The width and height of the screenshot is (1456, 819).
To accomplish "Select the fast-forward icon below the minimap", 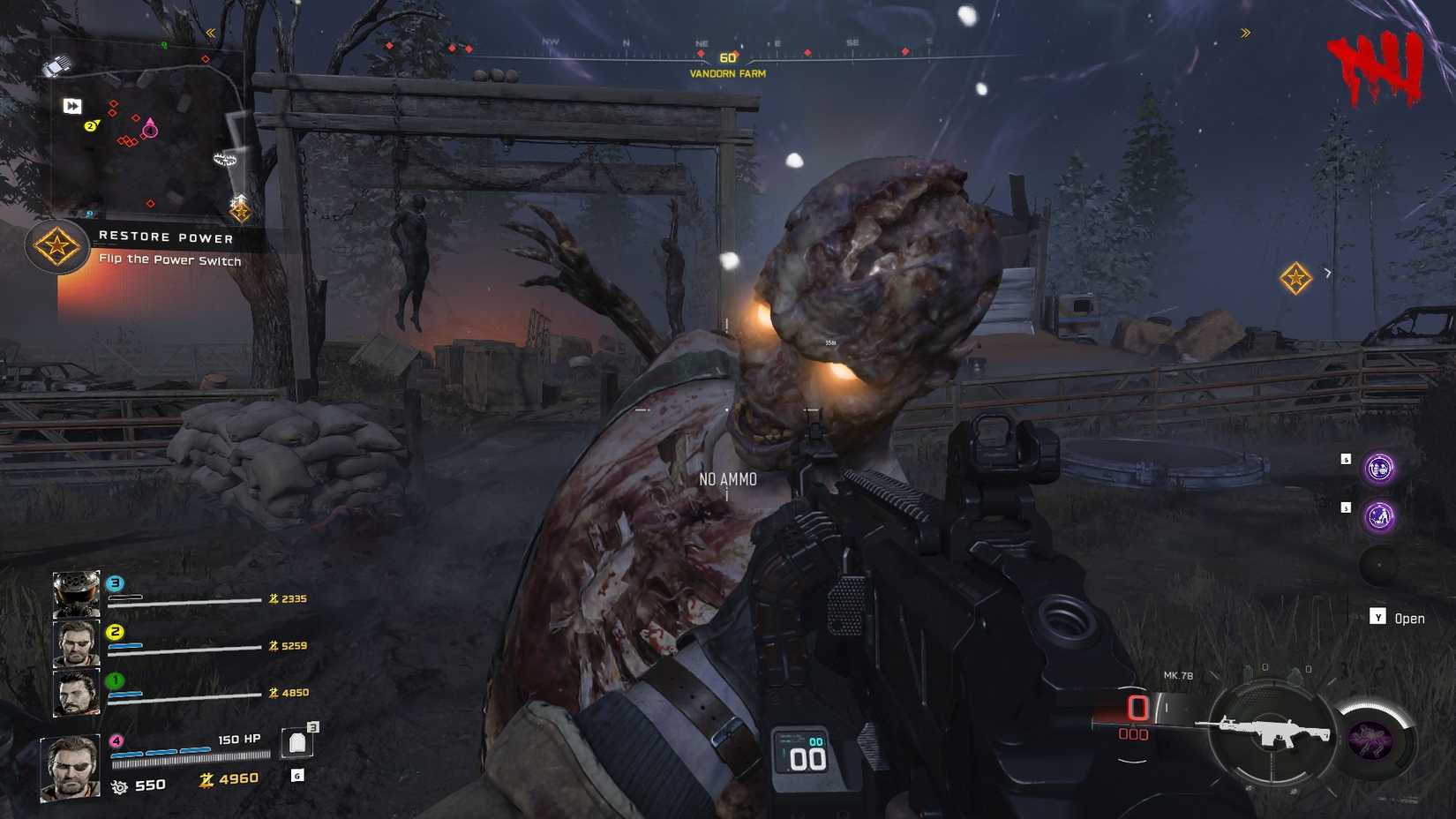I will coord(71,104).
